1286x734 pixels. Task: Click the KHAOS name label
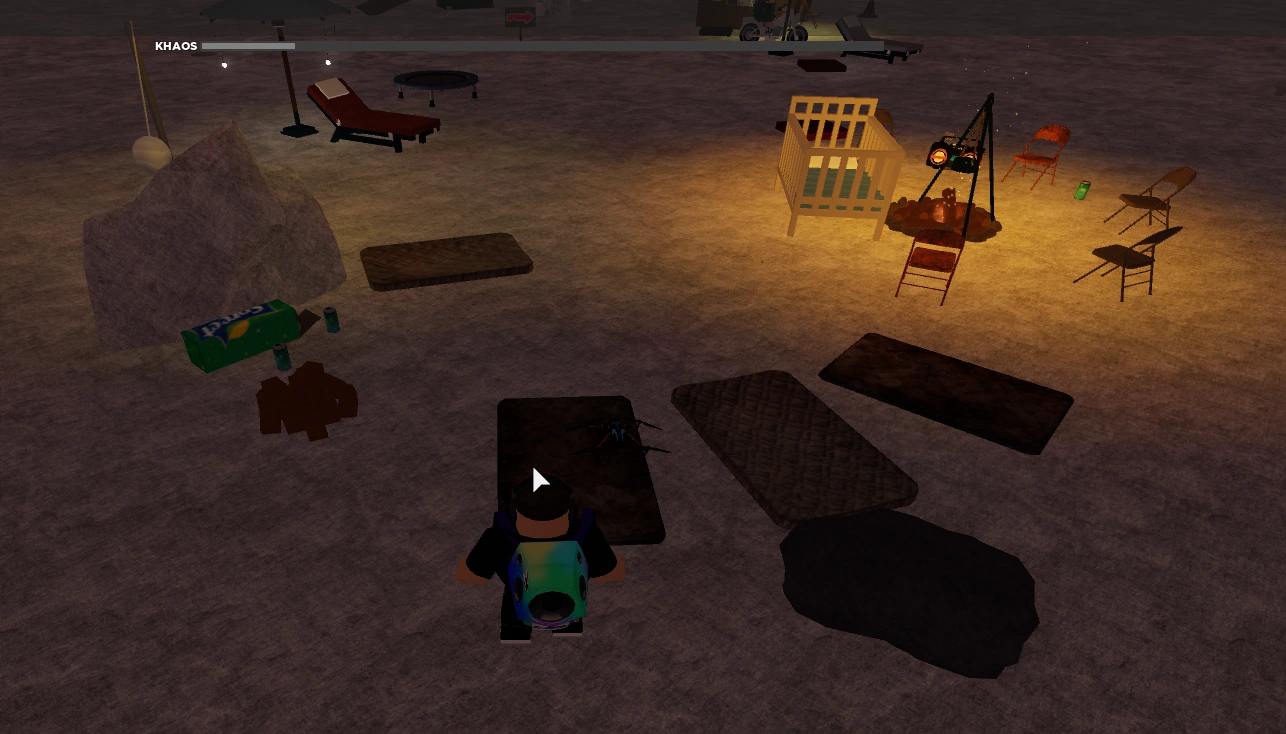coord(177,45)
